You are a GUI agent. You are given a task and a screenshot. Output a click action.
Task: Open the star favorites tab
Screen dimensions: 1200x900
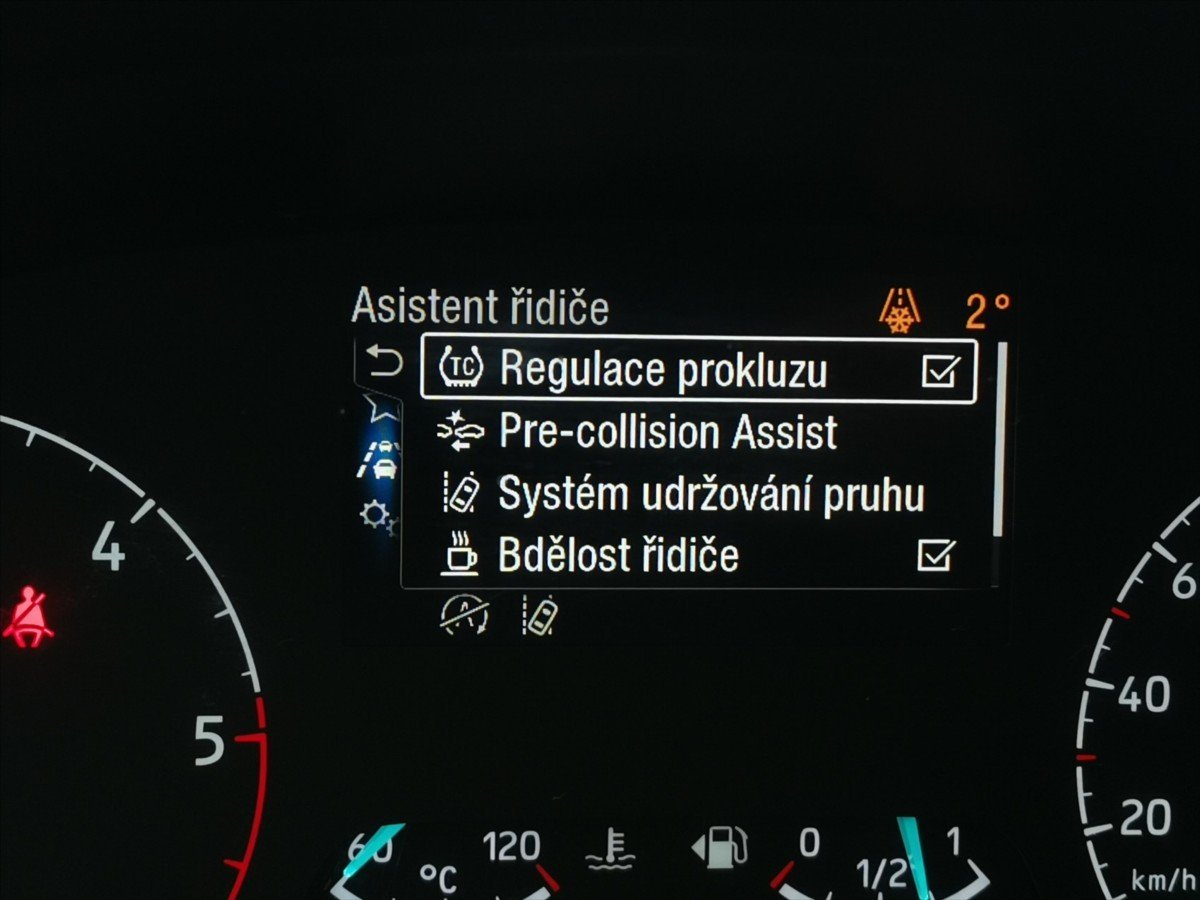click(x=380, y=407)
